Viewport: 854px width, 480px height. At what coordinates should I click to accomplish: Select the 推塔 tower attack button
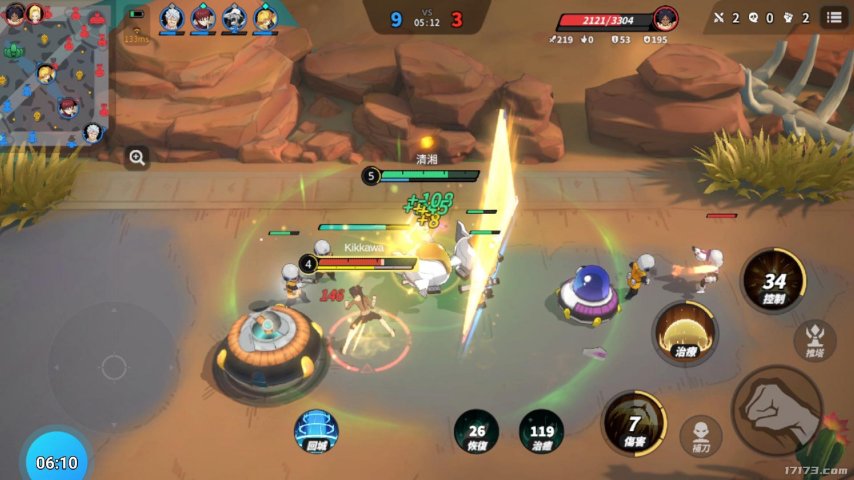[x=815, y=338]
